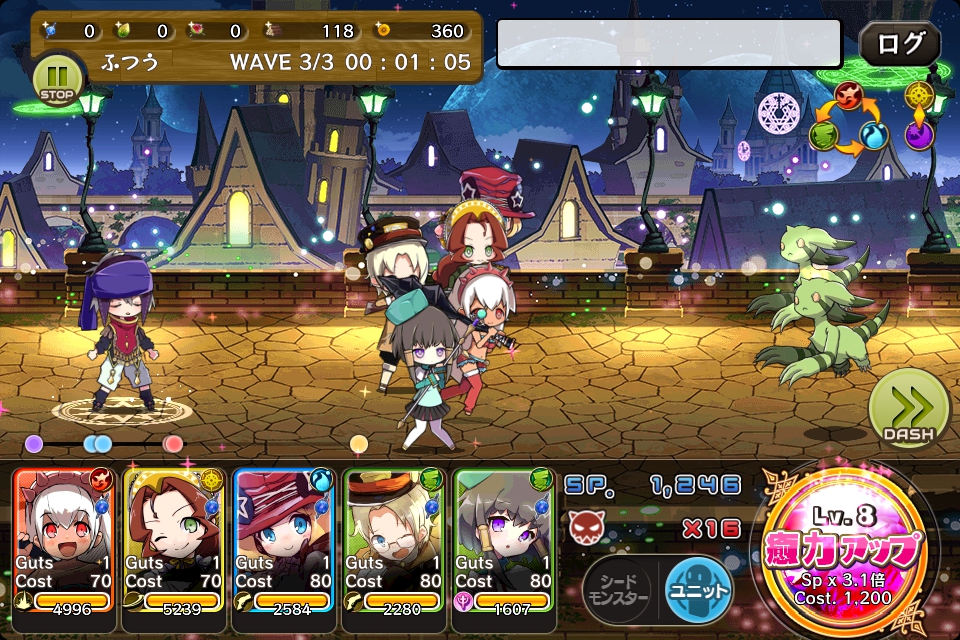The height and width of the screenshot is (640, 960).
Task: Click the element affinity cycle chart
Action: pos(849,122)
